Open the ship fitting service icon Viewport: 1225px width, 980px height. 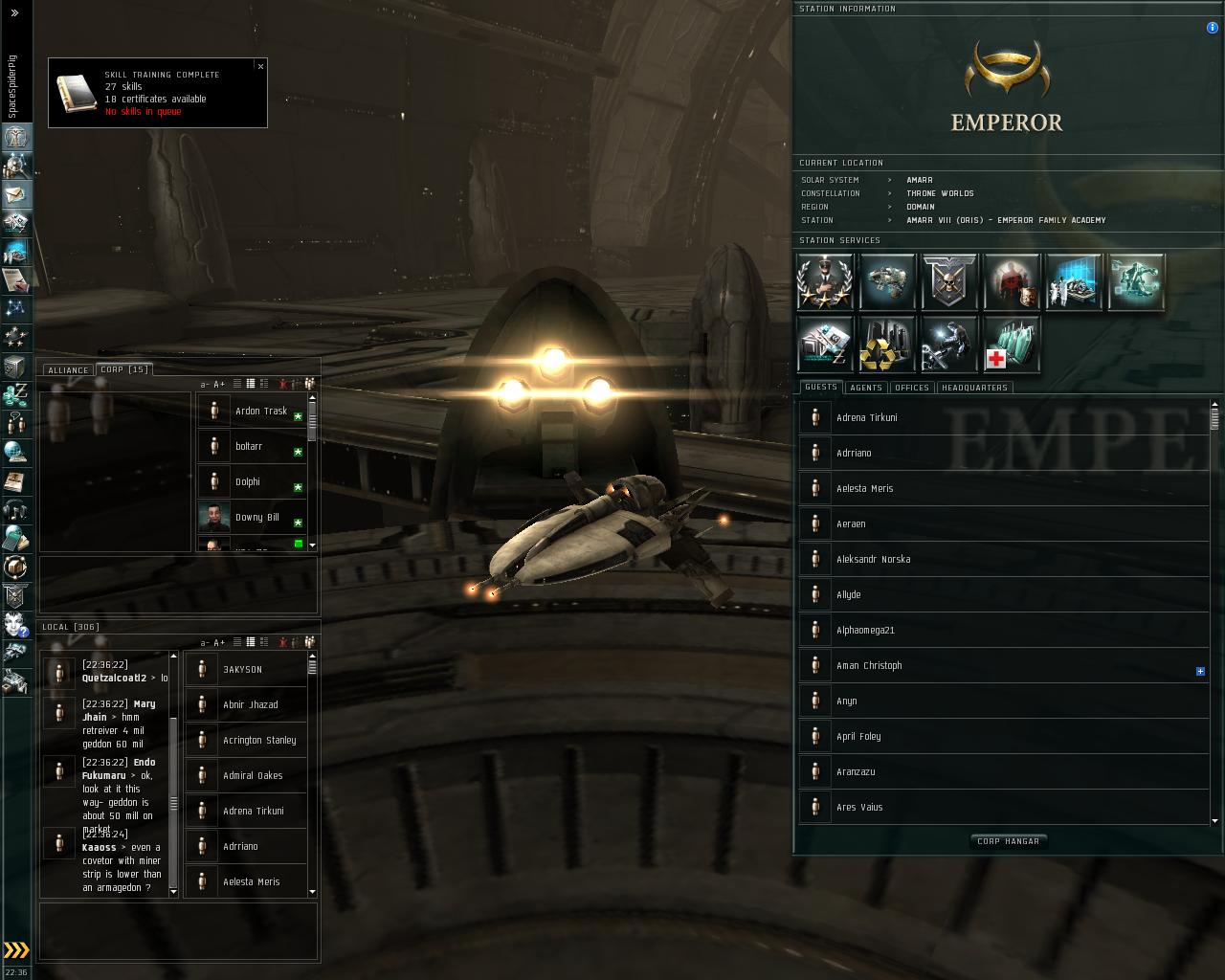[x=887, y=281]
